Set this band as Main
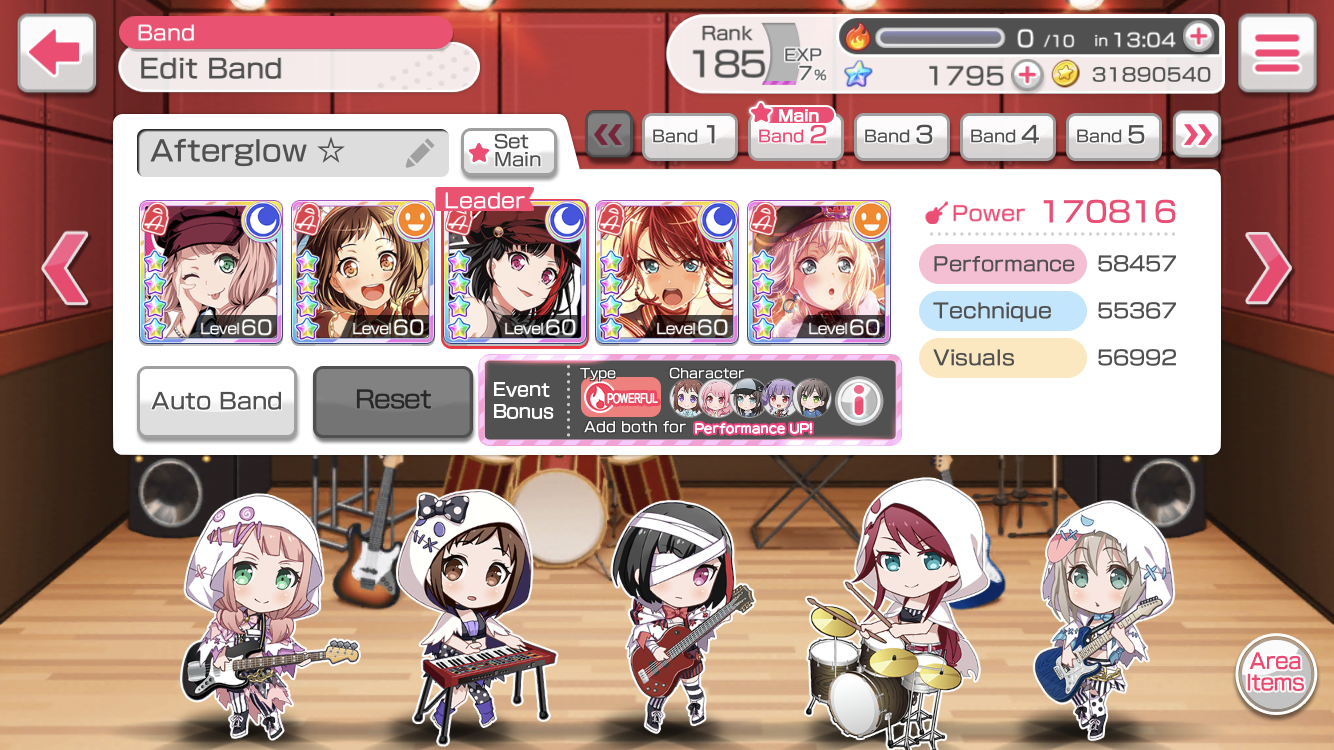1334x750 pixels. point(508,151)
